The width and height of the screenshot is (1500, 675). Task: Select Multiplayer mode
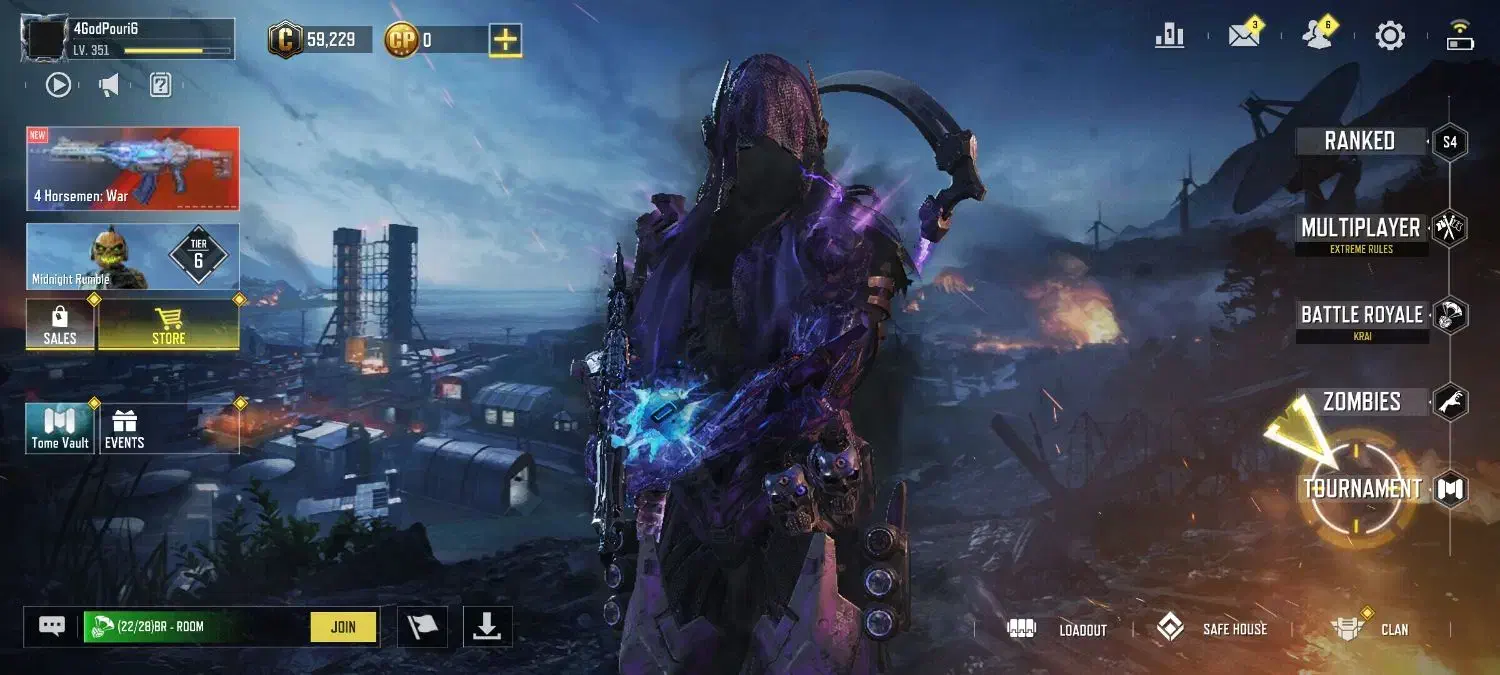point(1361,229)
